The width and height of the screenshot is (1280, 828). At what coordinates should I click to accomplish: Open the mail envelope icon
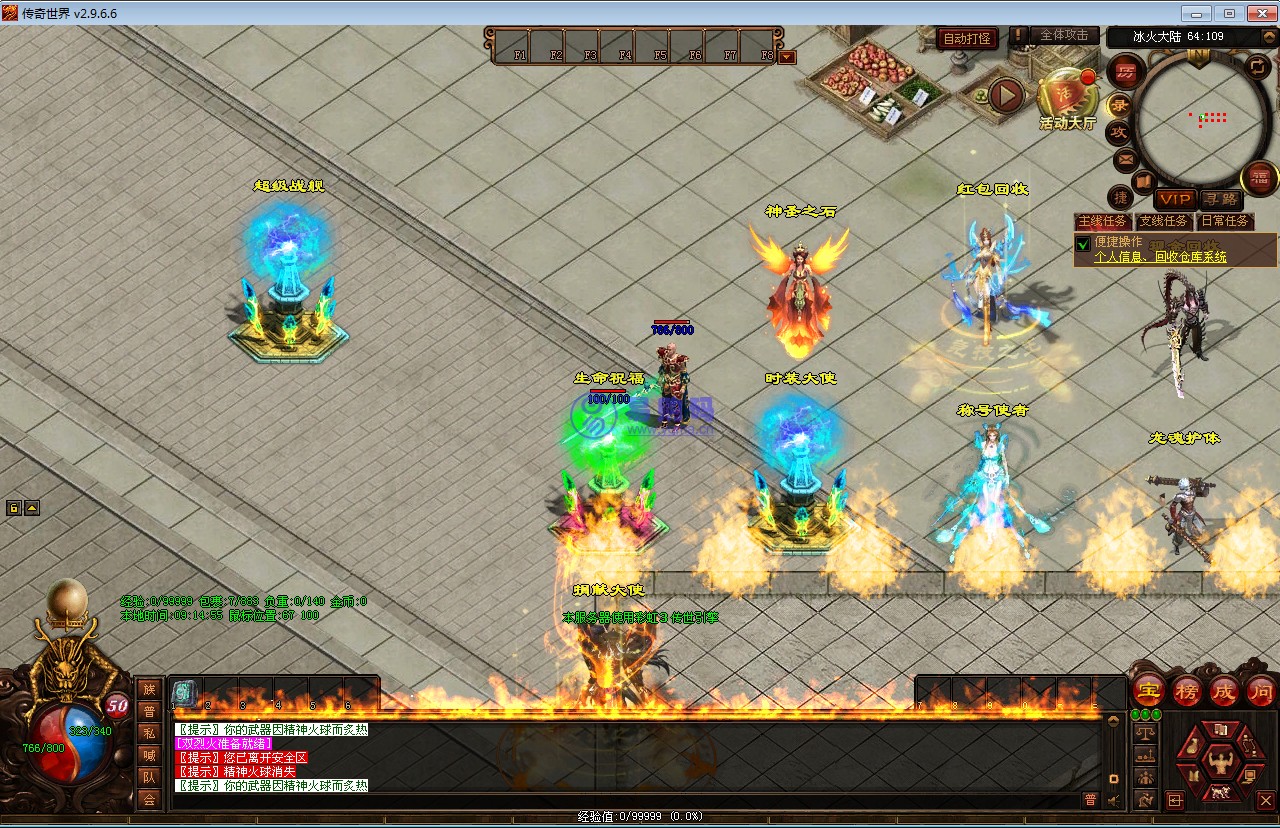coord(1125,159)
